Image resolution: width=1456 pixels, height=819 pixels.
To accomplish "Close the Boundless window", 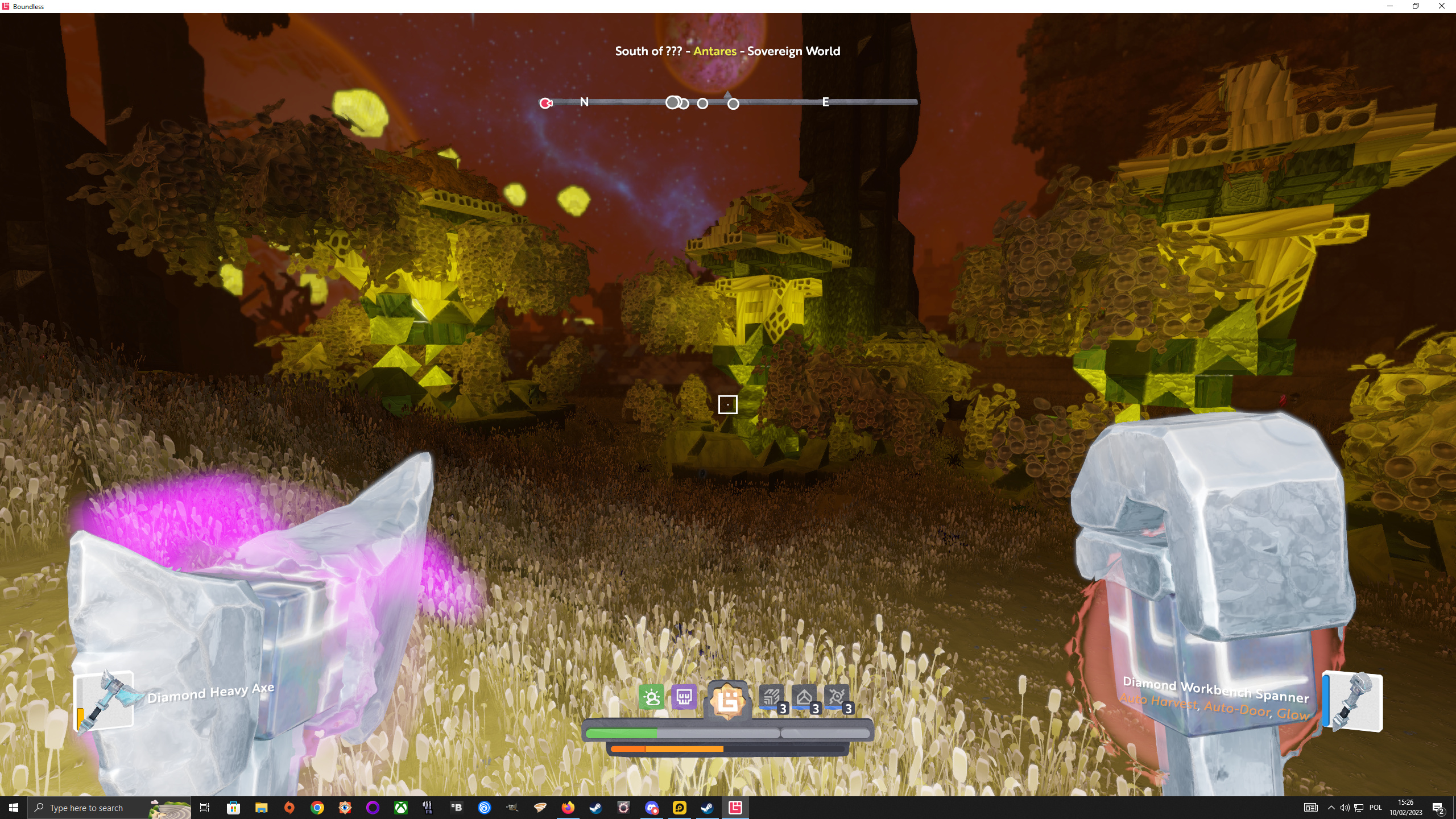I will (x=1441, y=6).
